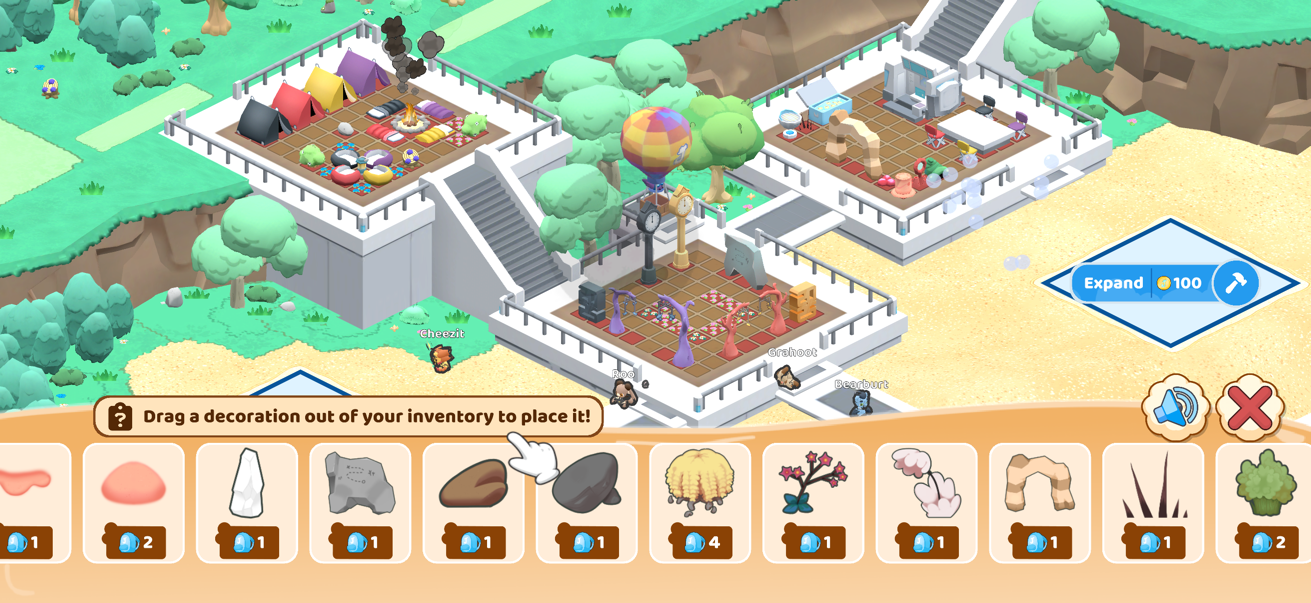1311x603 pixels.
Task: Click the question mark help icon
Action: (x=120, y=417)
